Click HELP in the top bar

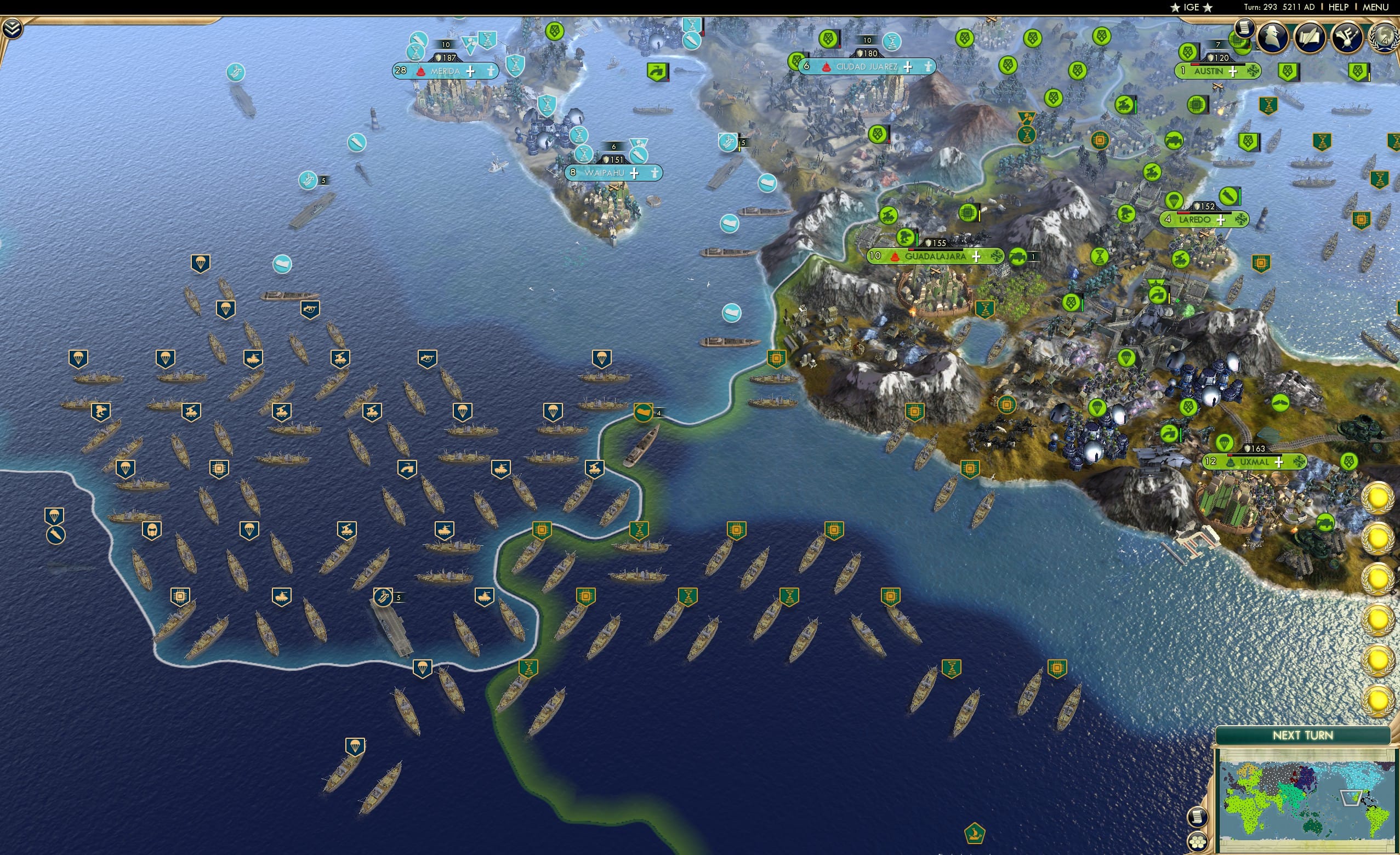tap(1339, 7)
